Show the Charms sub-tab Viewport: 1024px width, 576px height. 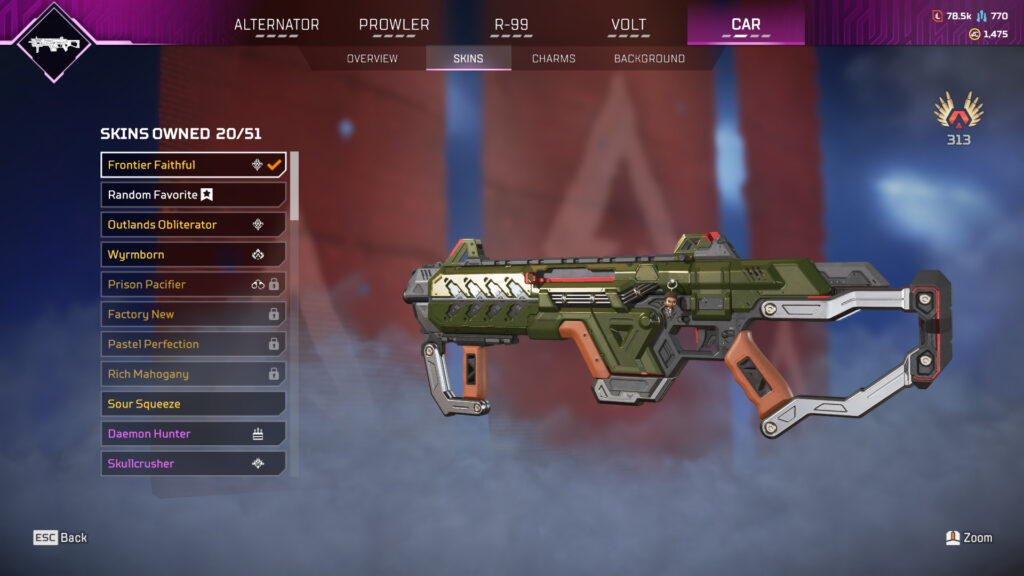point(553,59)
